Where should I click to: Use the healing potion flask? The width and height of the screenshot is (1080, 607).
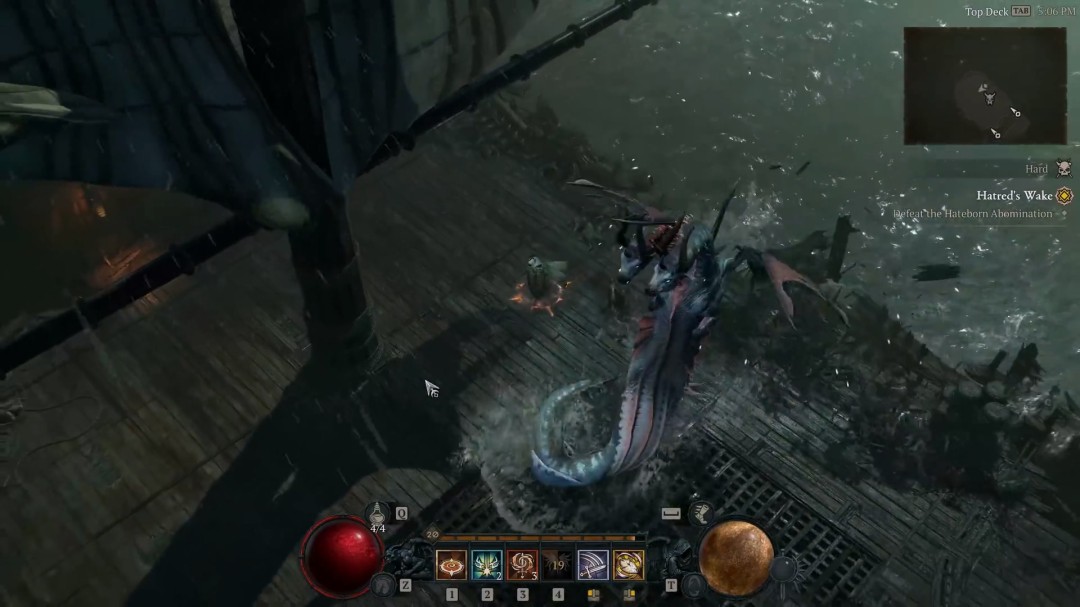(377, 514)
